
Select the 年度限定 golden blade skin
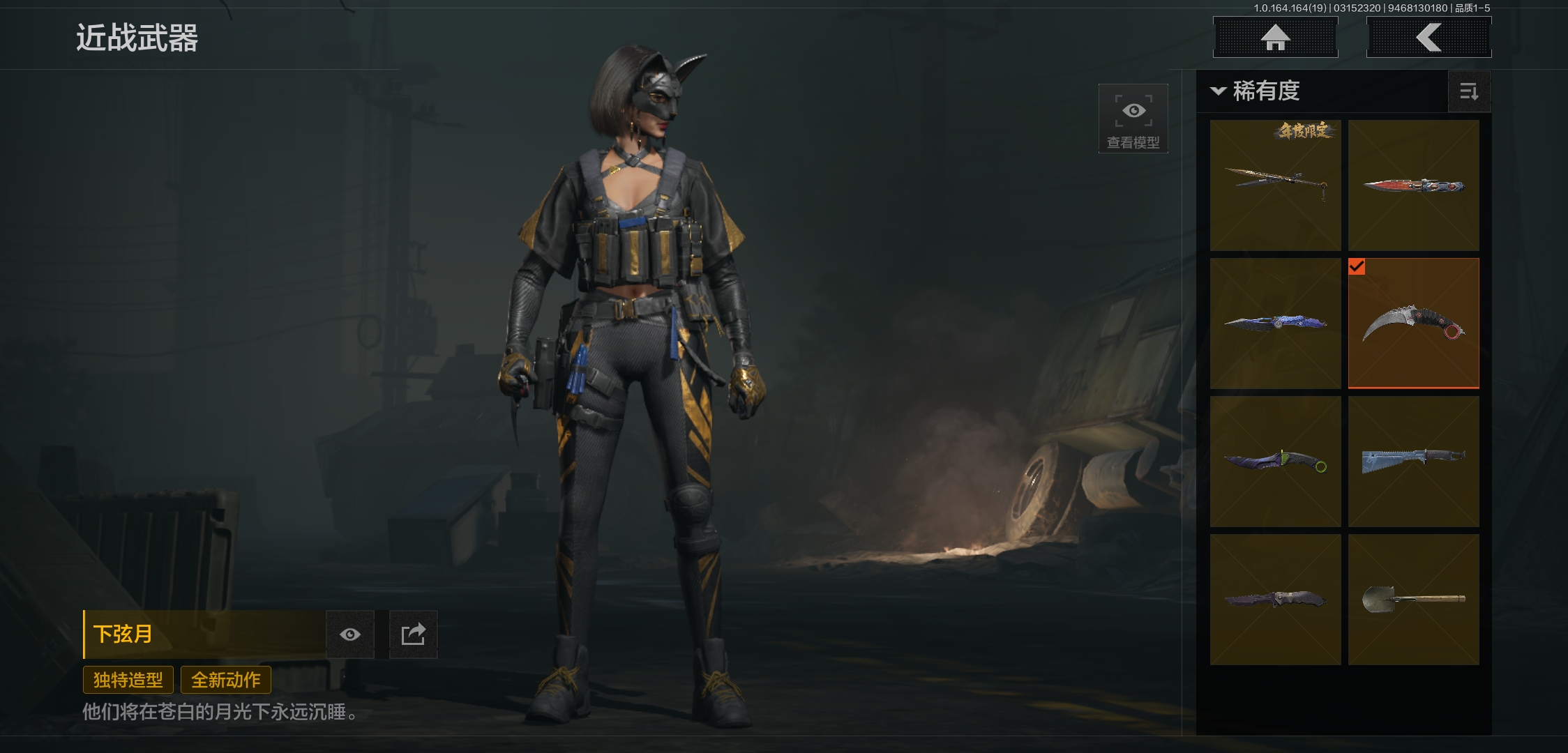[x=1275, y=185]
